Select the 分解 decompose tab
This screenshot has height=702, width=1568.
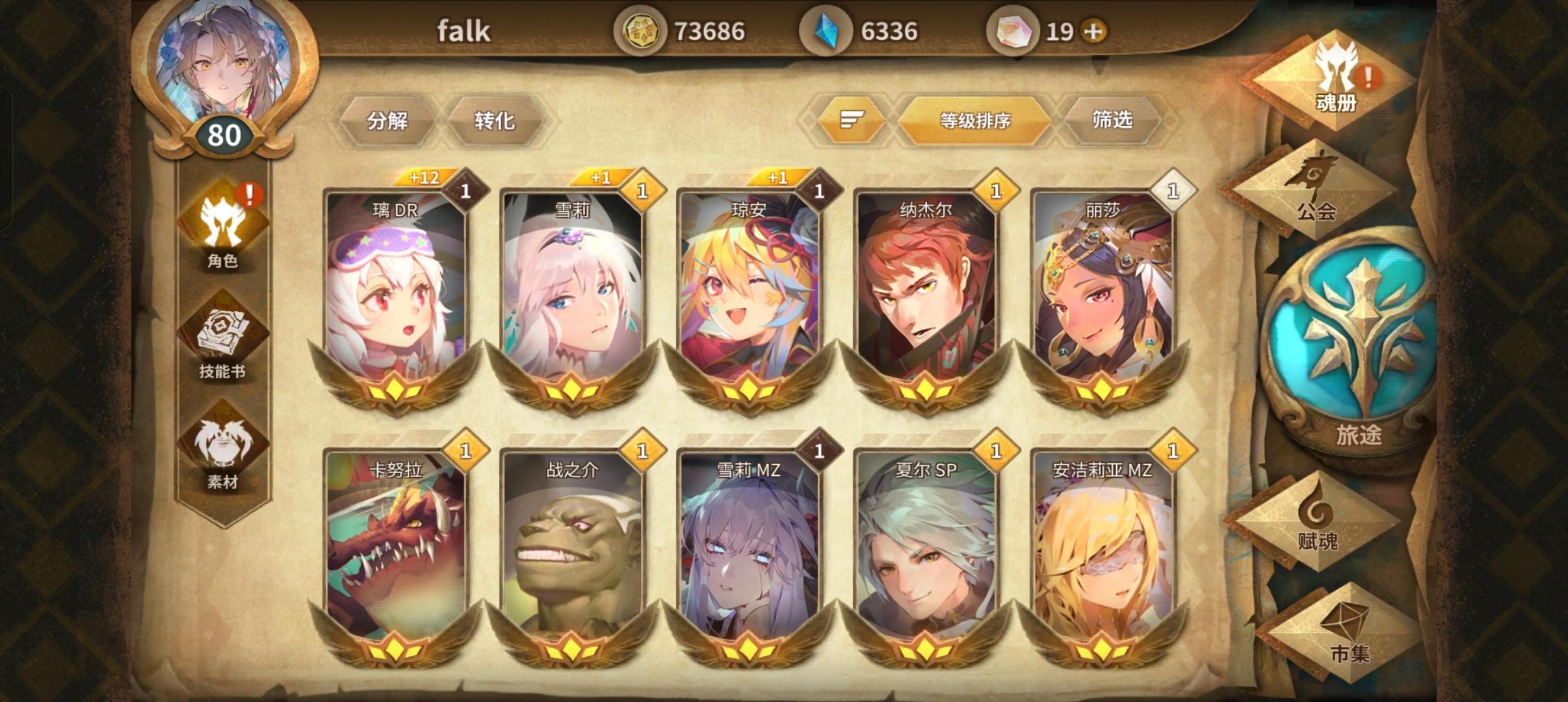tap(388, 121)
